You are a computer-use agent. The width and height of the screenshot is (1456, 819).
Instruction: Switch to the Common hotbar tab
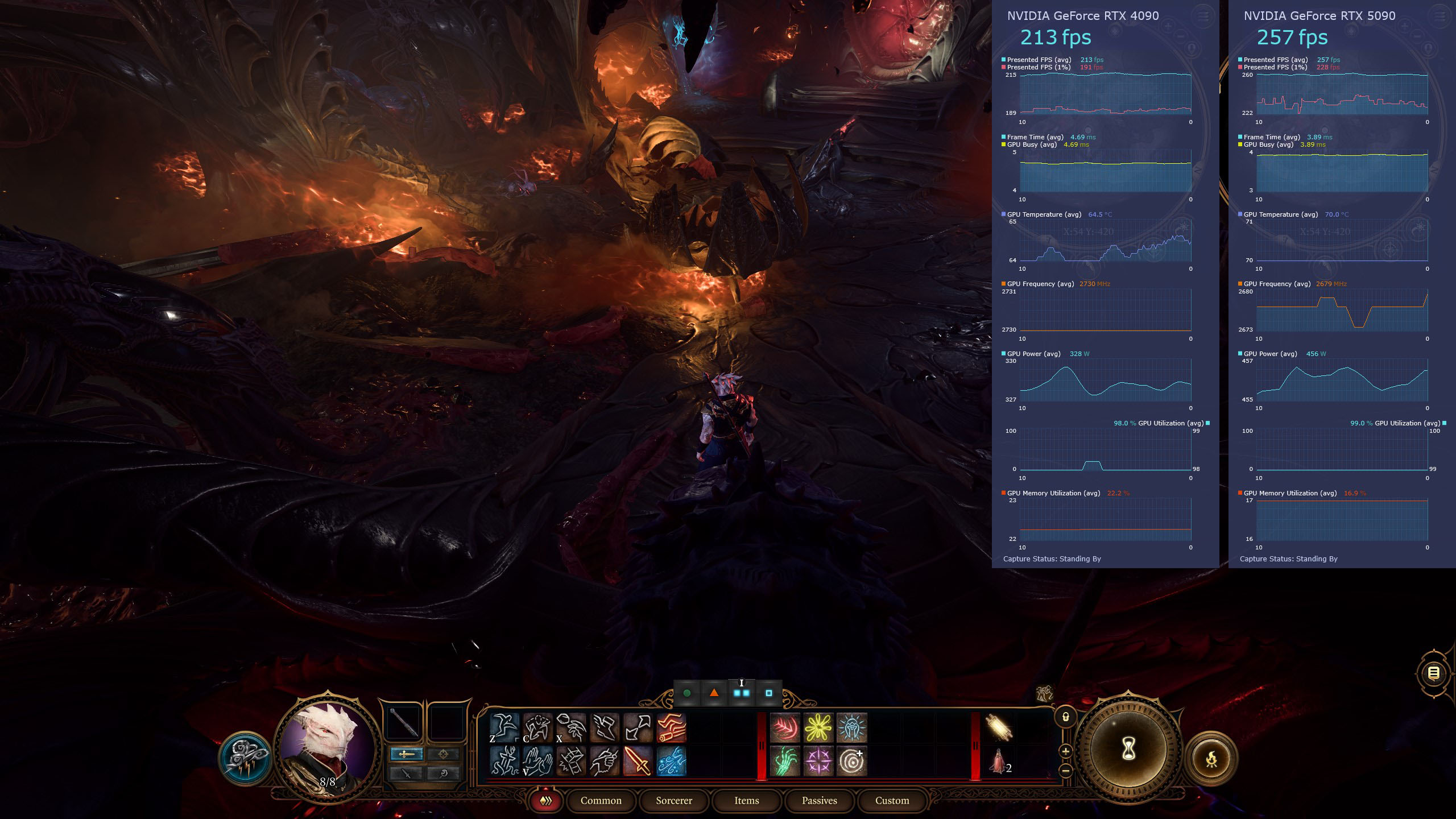601,801
